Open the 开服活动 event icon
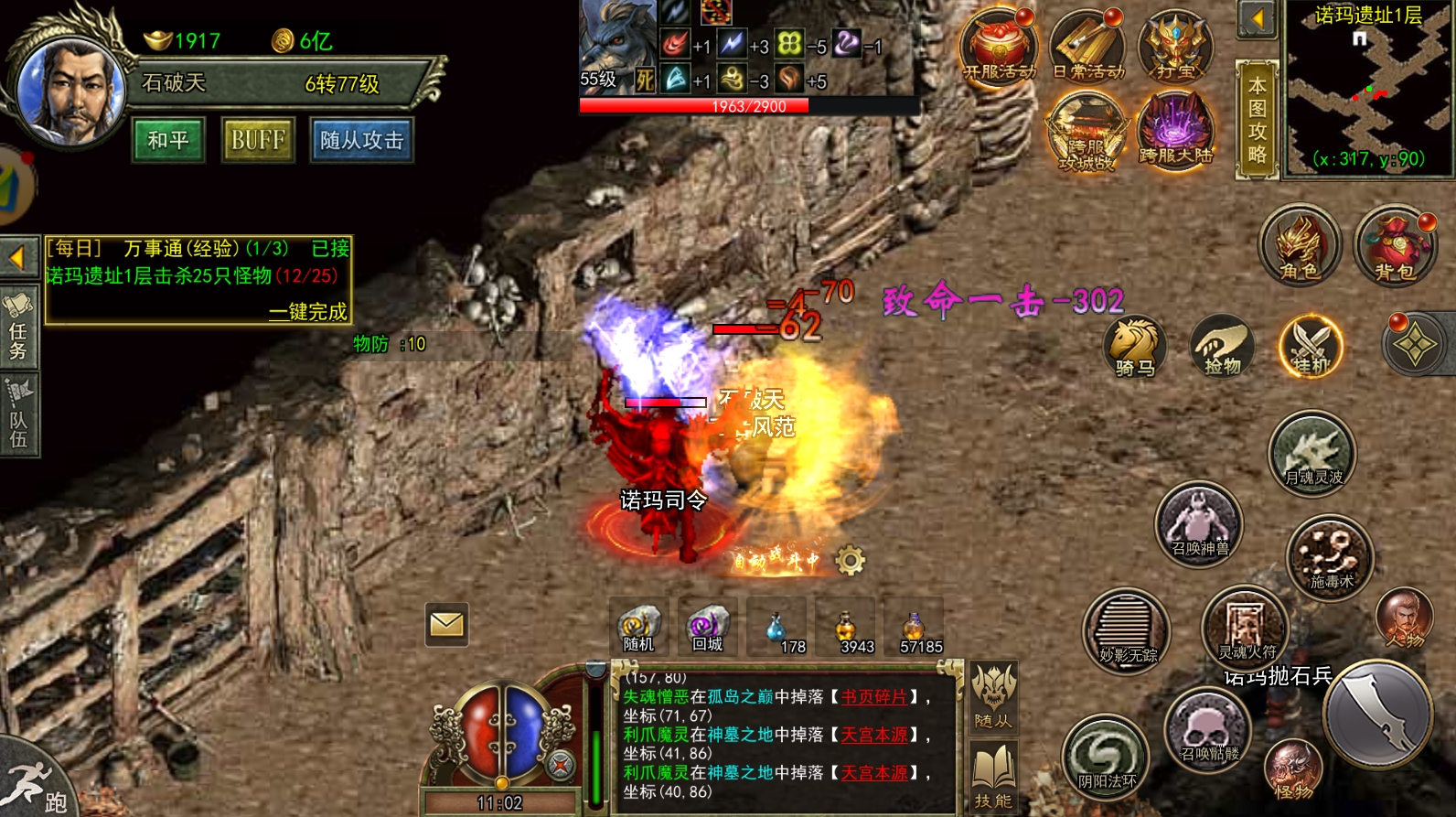The width and height of the screenshot is (1456, 817). pyautogui.click(x=999, y=48)
